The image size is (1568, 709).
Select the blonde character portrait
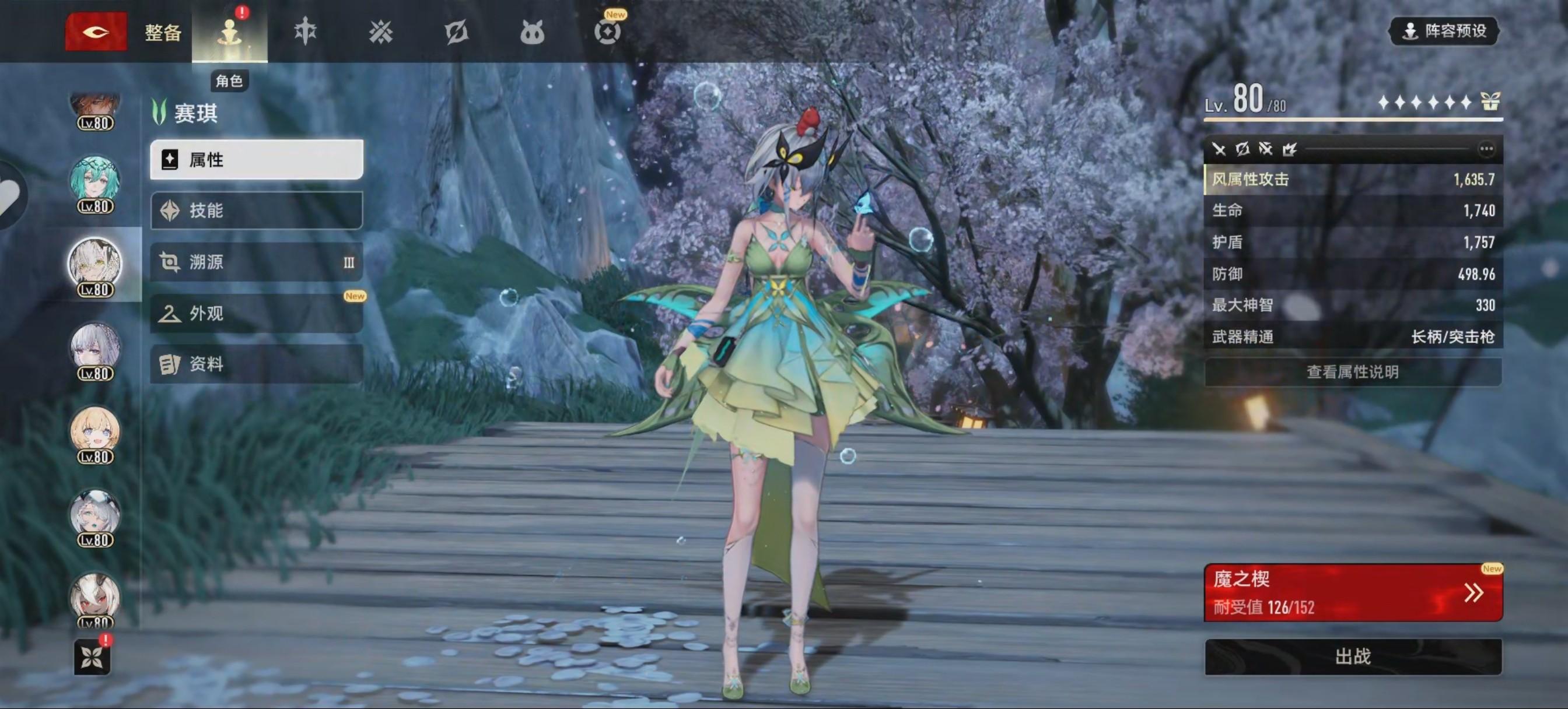point(95,433)
